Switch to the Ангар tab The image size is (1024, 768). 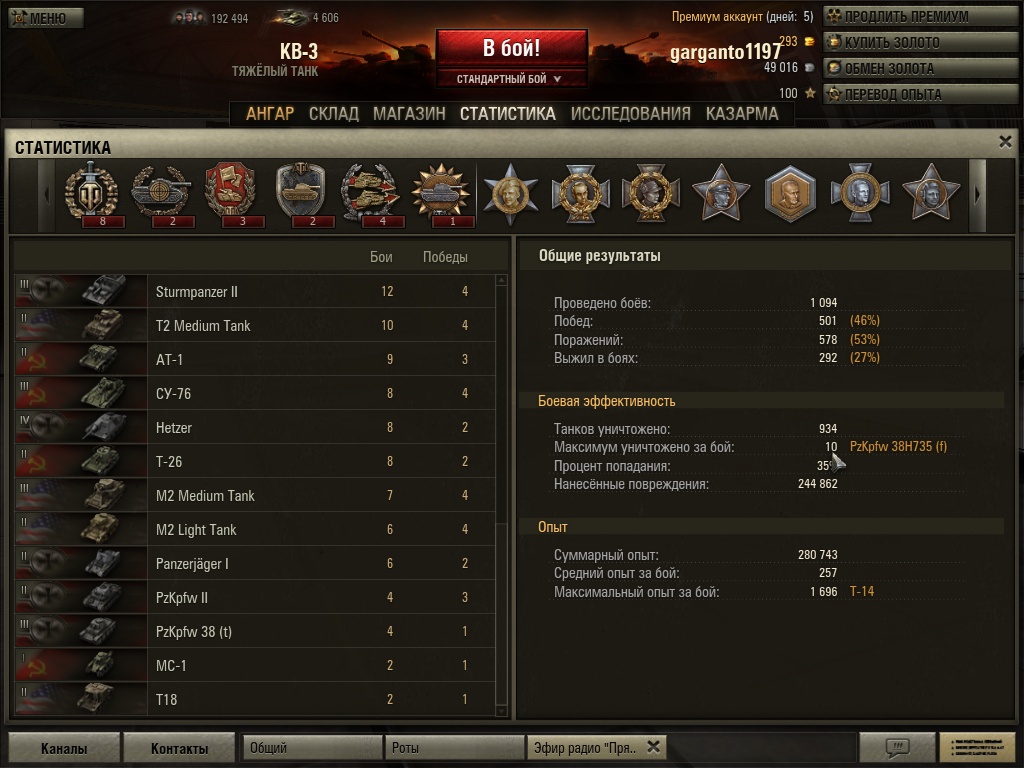pyautogui.click(x=270, y=113)
